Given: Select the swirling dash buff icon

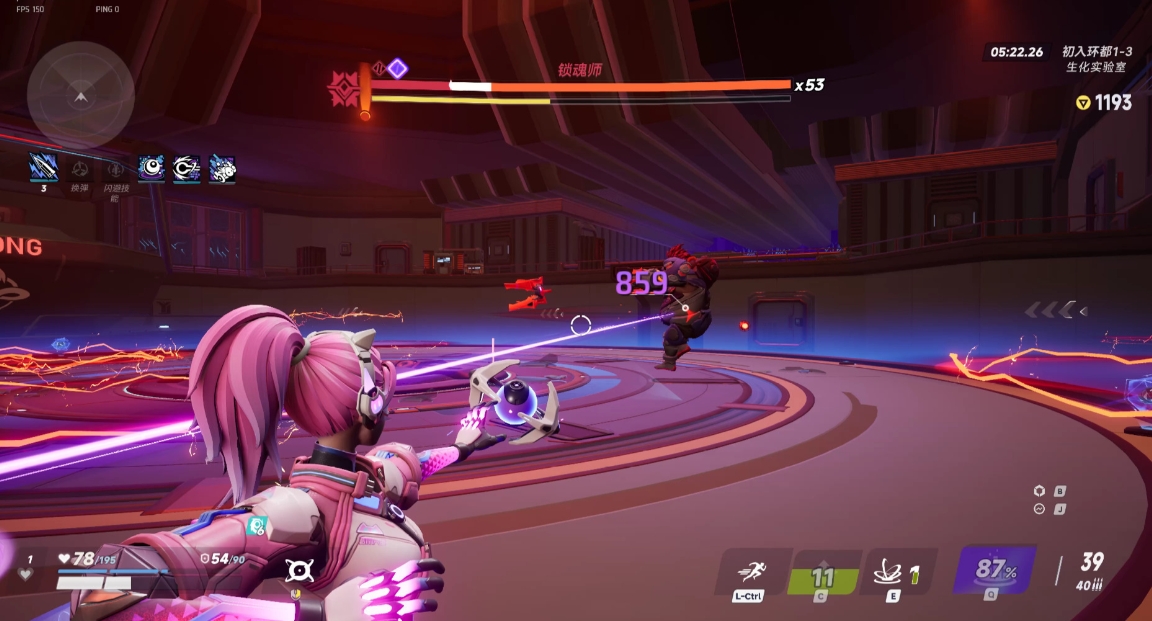Looking at the screenshot, I should (x=186, y=168).
